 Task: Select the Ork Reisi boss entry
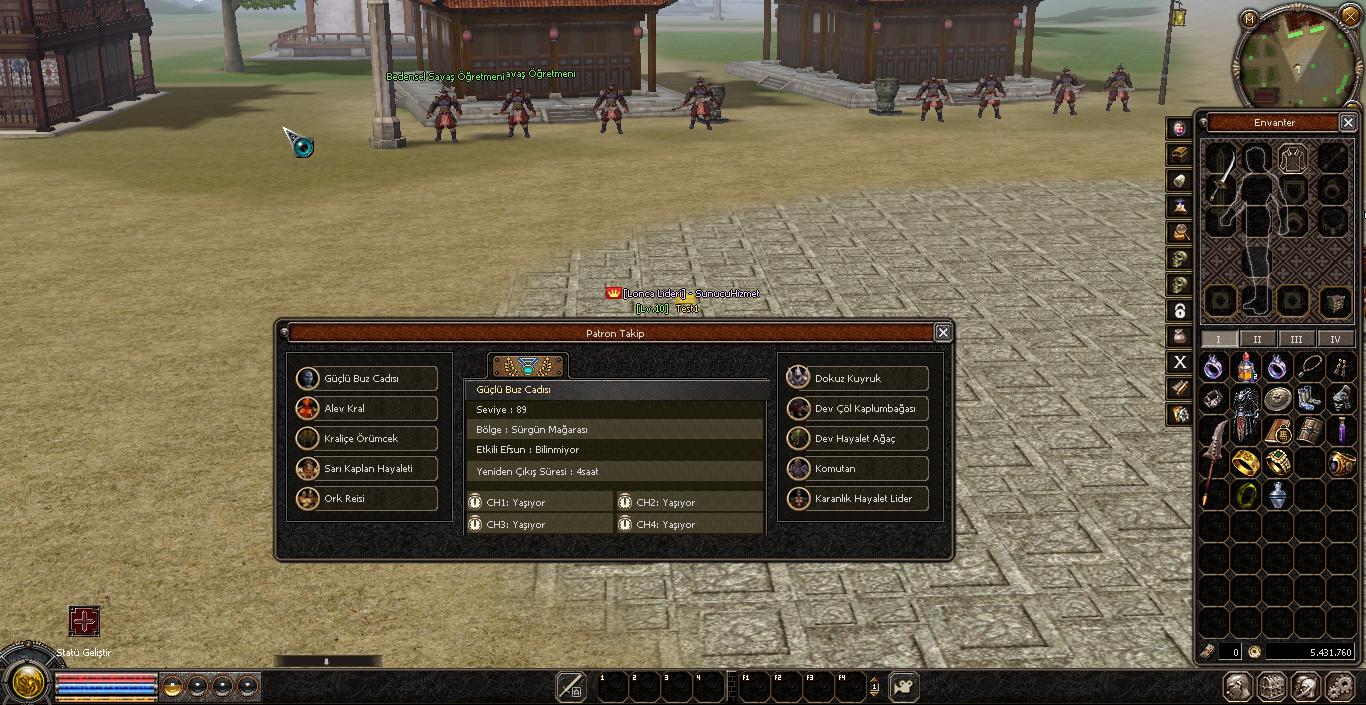(367, 499)
